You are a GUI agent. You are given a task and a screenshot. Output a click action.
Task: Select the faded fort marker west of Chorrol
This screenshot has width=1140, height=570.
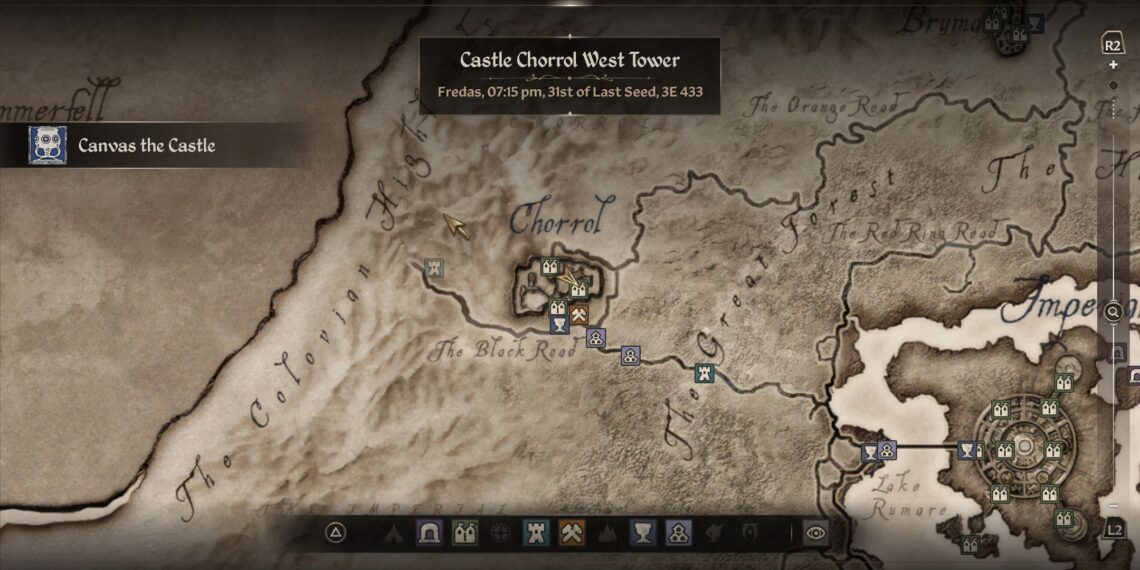click(x=433, y=267)
